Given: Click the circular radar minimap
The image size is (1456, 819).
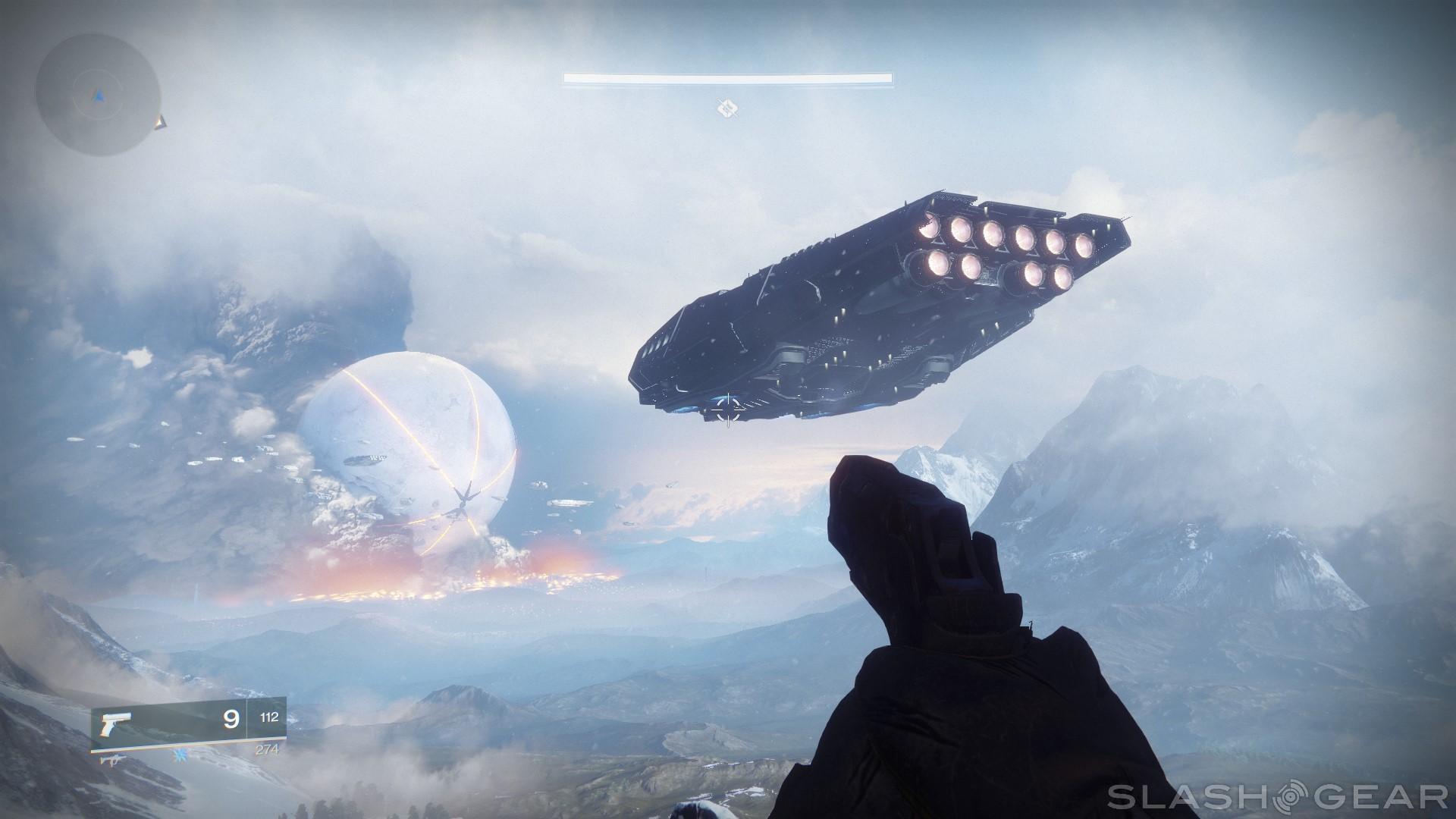Looking at the screenshot, I should click(98, 95).
